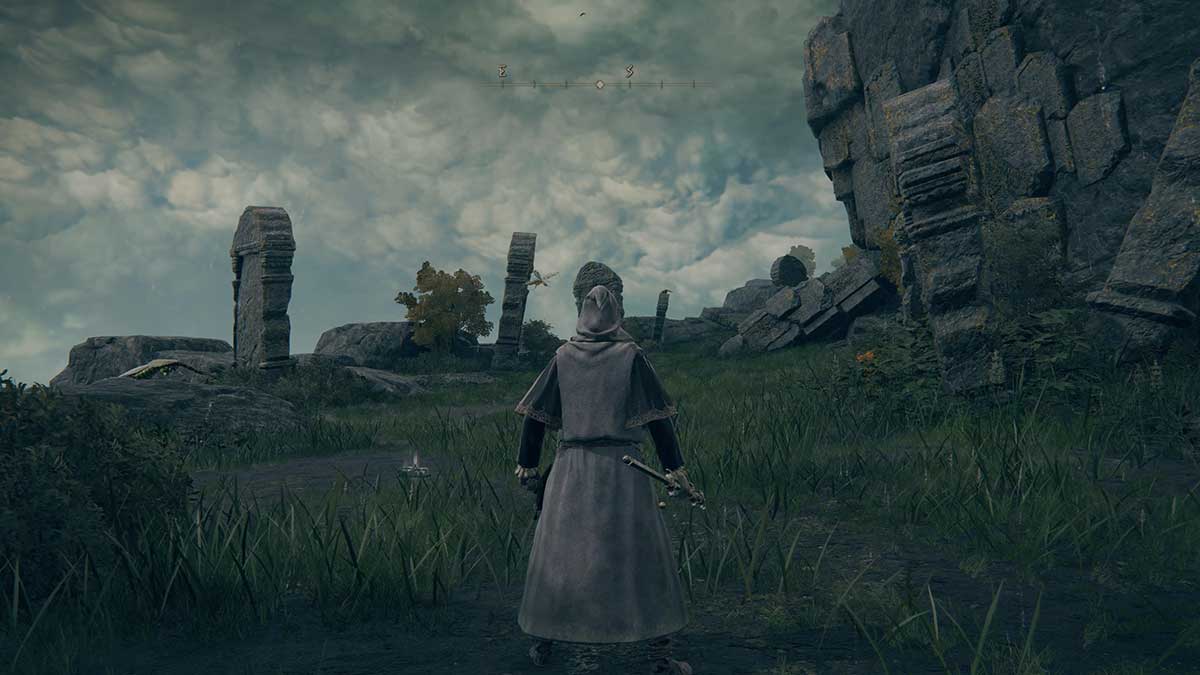Select the S direction marker on the compass
The width and height of the screenshot is (1200, 675).
click(630, 71)
